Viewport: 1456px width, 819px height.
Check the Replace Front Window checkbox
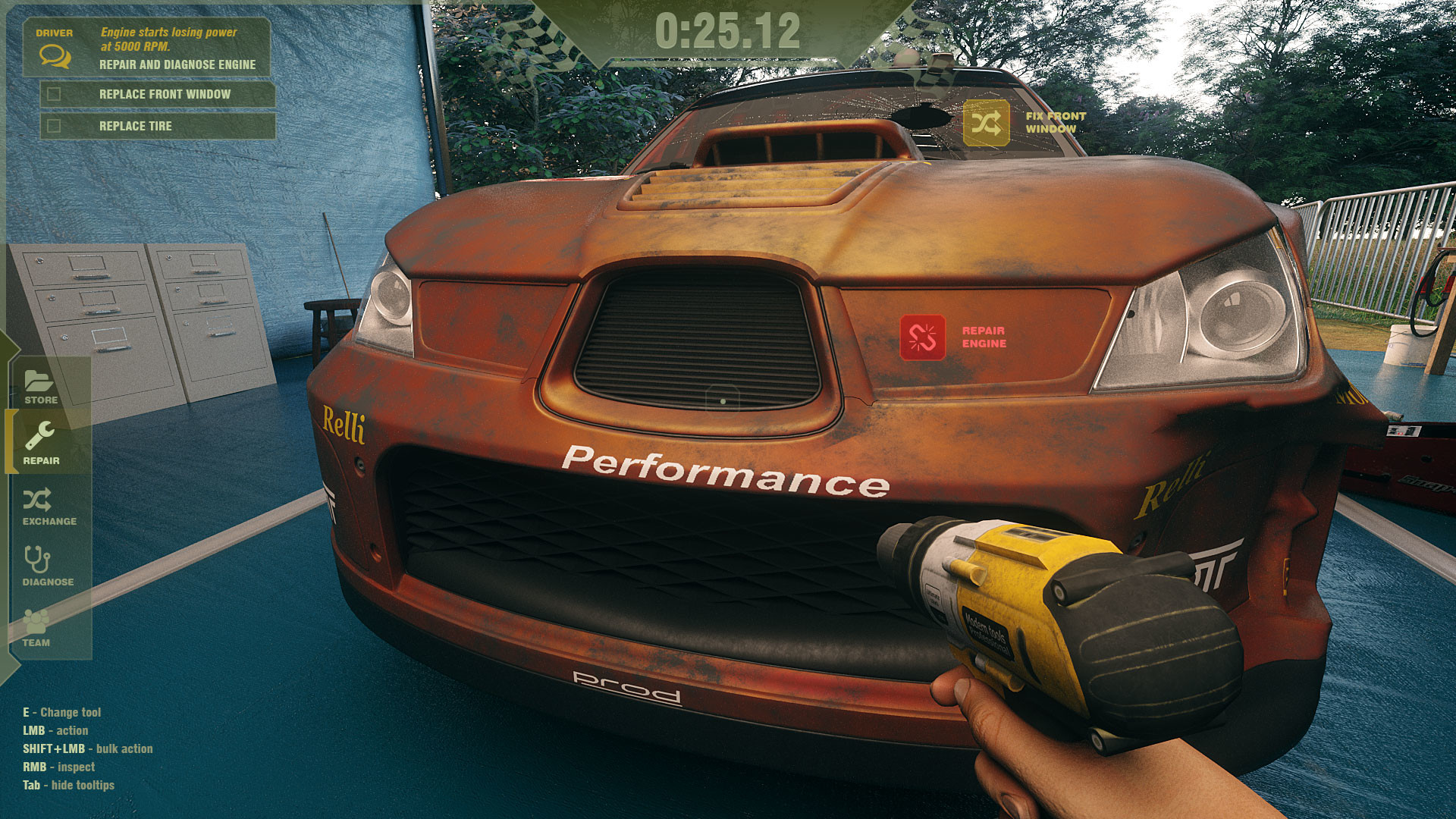[x=53, y=93]
